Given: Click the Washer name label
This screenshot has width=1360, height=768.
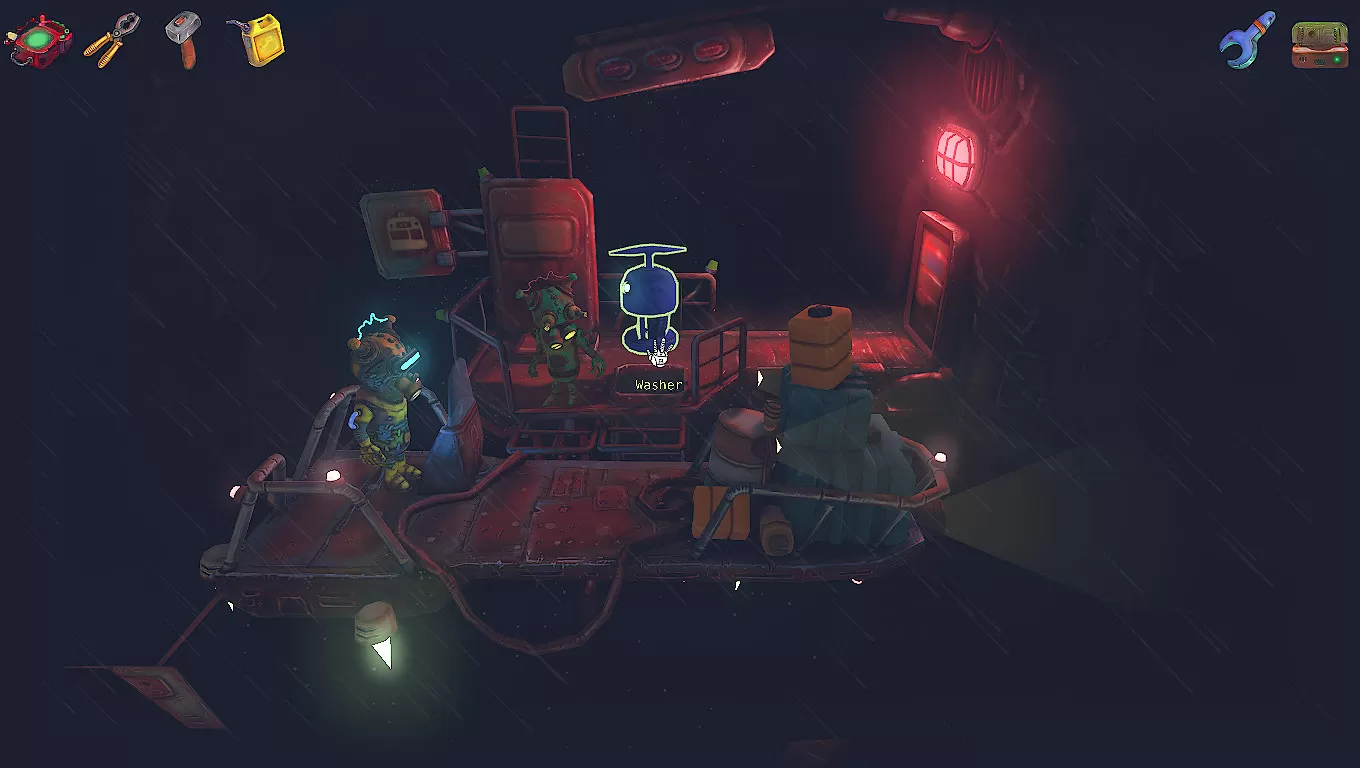Looking at the screenshot, I should 656,384.
